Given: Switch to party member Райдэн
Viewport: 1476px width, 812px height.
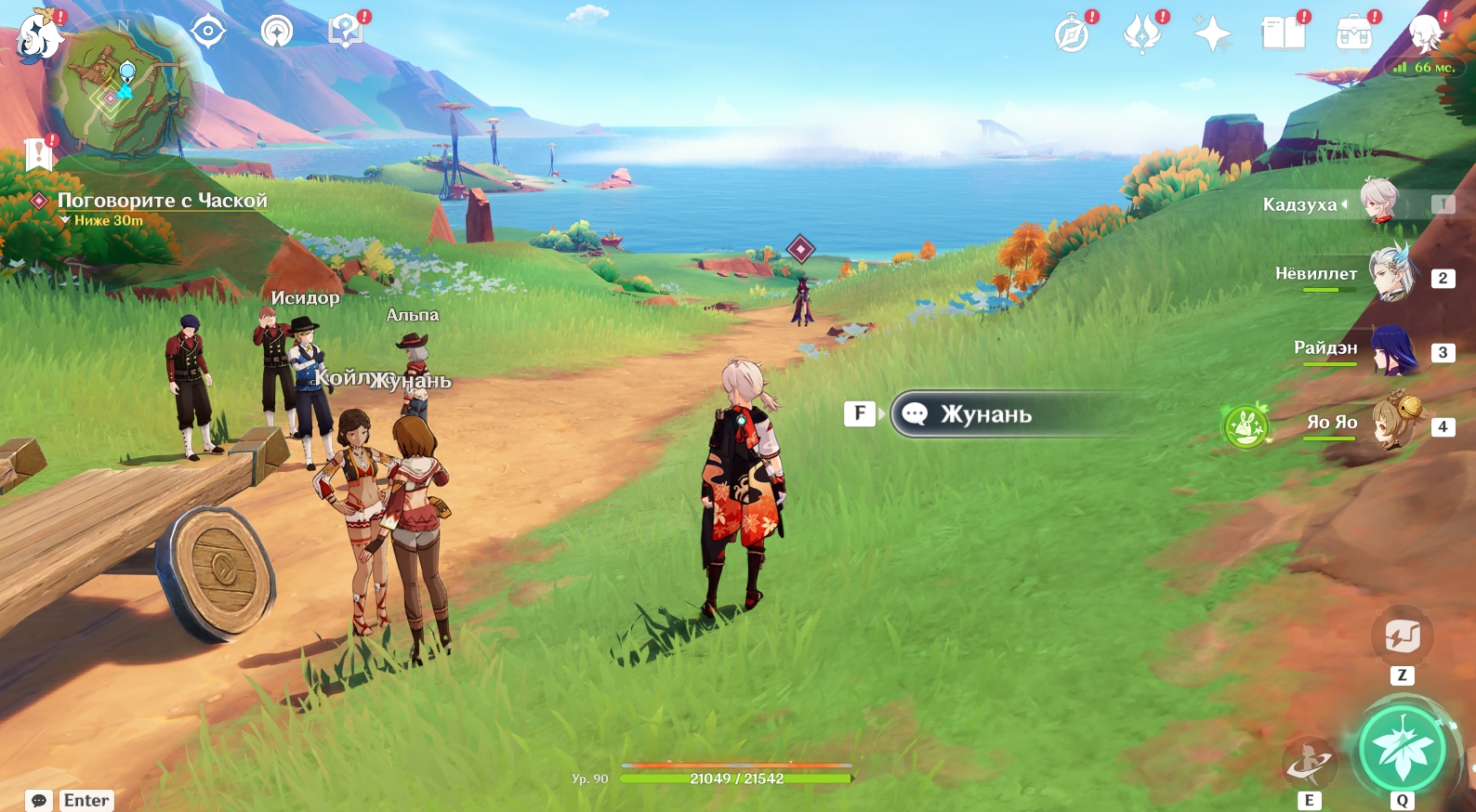Looking at the screenshot, I should coord(1392,350).
